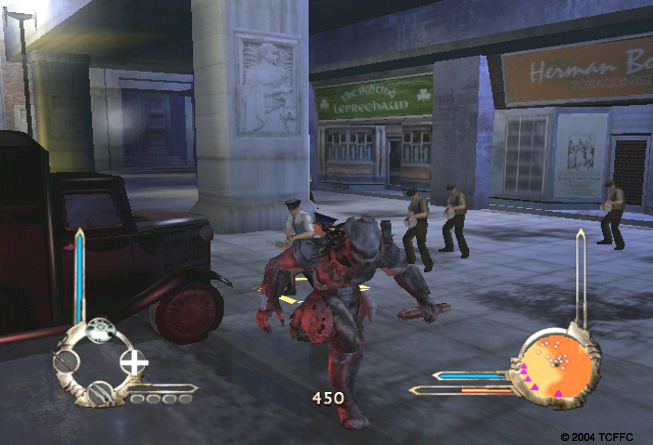Viewport: 653px width, 445px height.
Task: Select the medkit cross slot on weapon wheel
Action: 134,361
